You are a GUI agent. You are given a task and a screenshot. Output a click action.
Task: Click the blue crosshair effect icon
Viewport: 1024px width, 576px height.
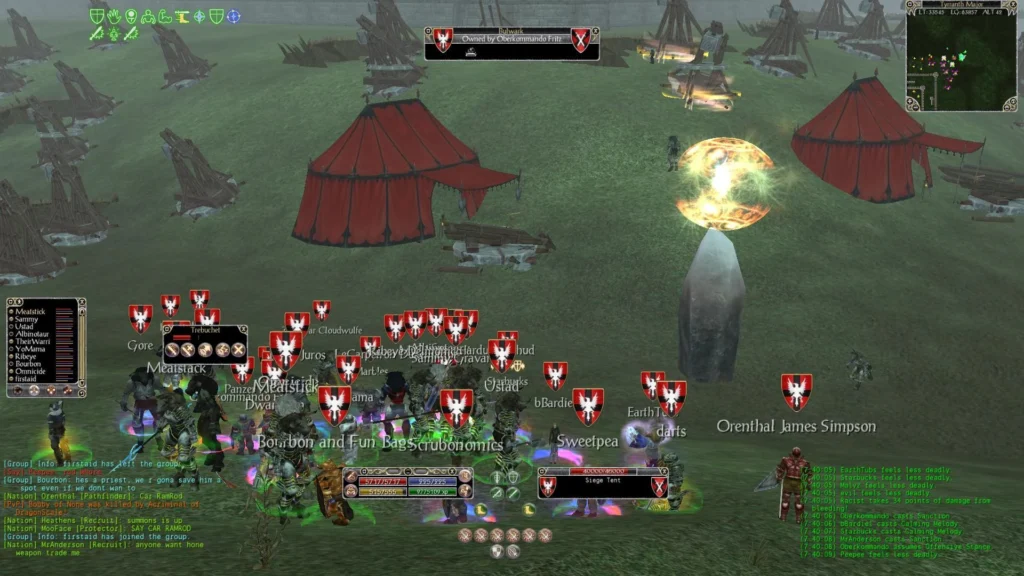point(233,16)
